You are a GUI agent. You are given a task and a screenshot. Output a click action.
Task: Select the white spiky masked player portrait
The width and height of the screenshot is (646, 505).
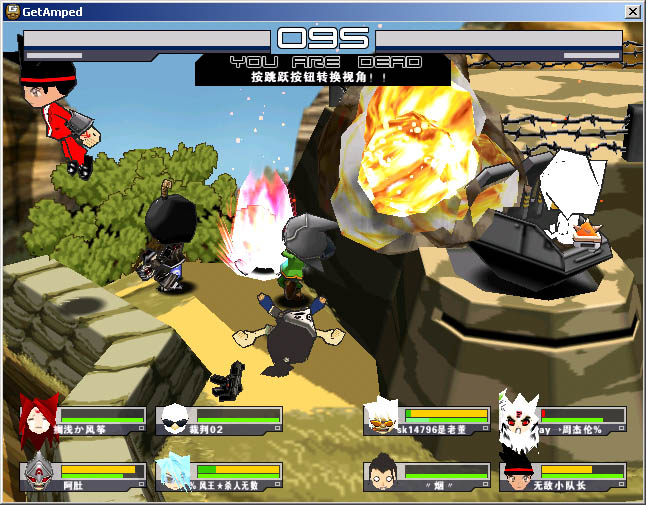point(519,418)
